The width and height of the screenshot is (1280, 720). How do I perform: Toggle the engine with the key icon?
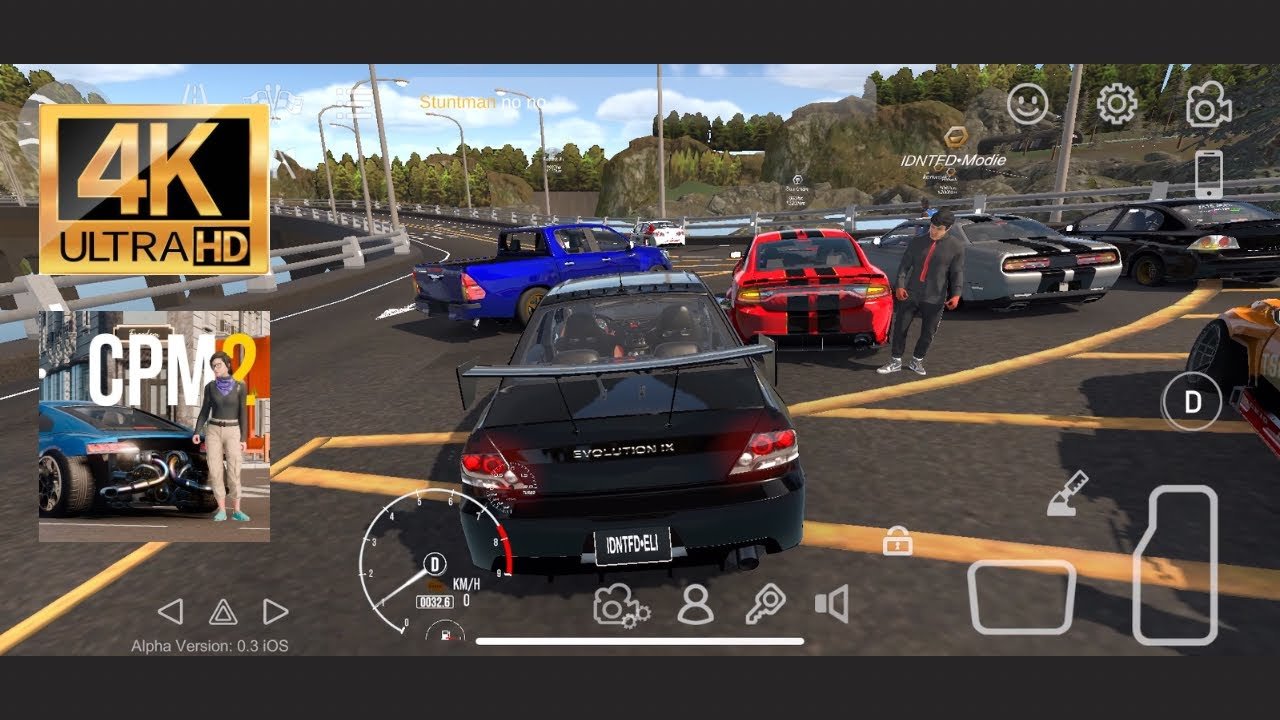point(765,605)
